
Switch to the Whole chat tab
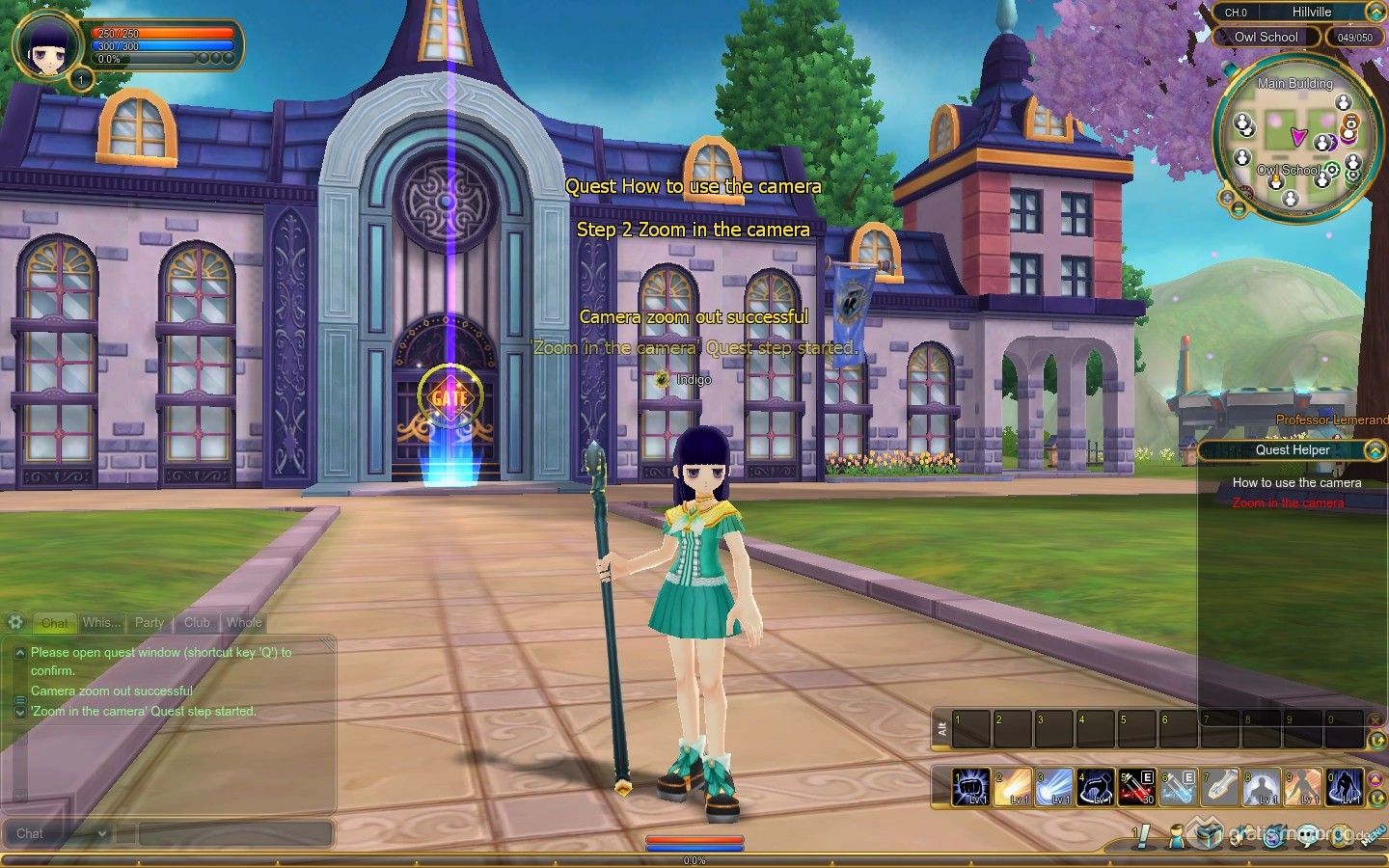click(x=244, y=623)
